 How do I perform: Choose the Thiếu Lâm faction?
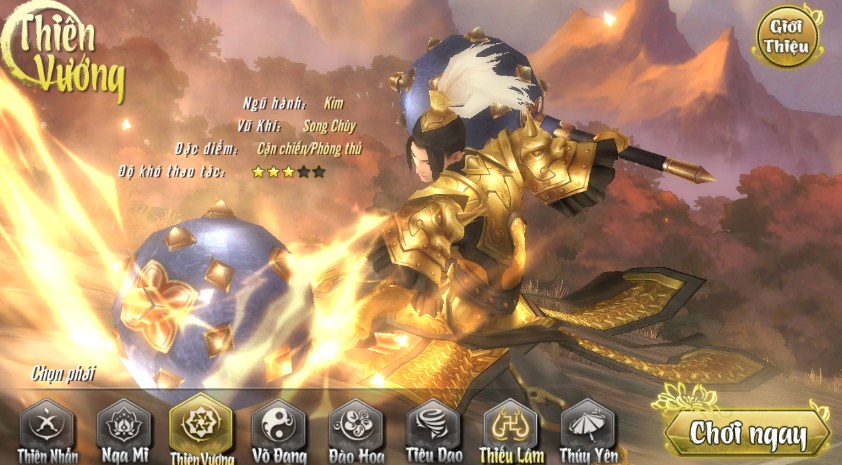pyautogui.click(x=510, y=426)
